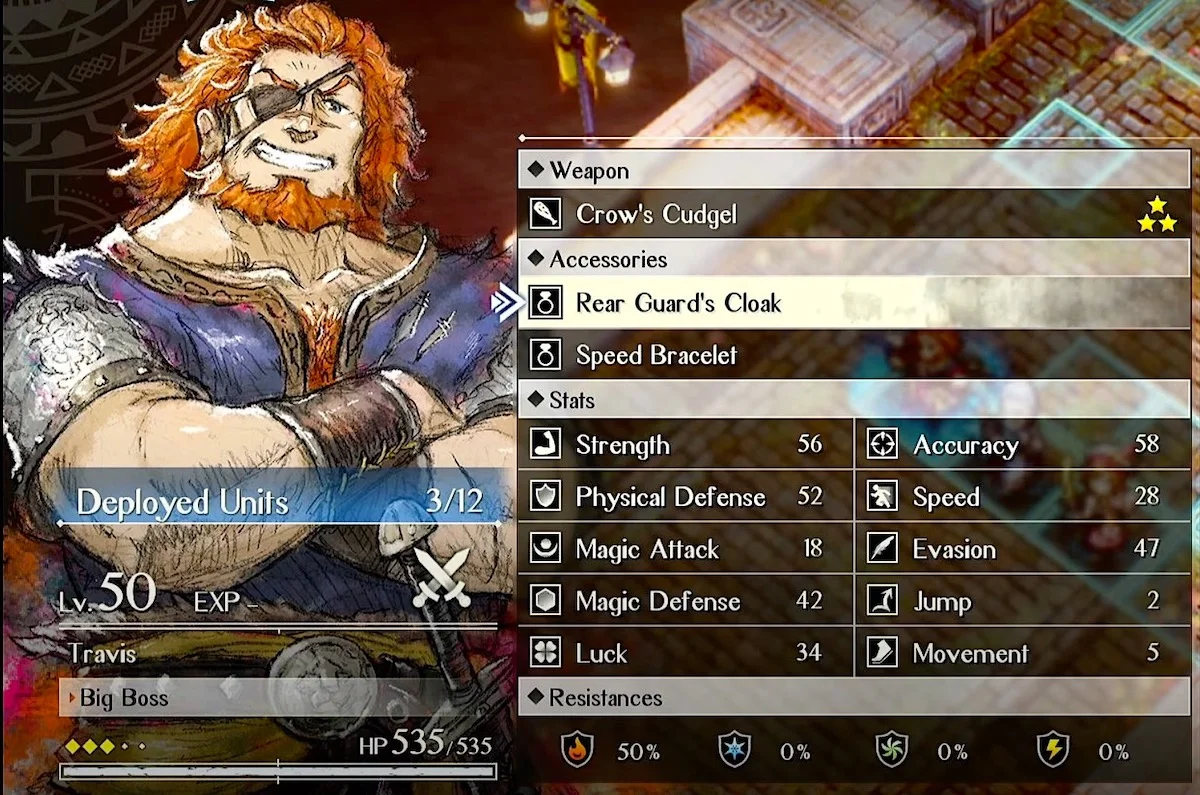The height and width of the screenshot is (795, 1200).
Task: Click the Big Boss class label
Action: (x=124, y=698)
